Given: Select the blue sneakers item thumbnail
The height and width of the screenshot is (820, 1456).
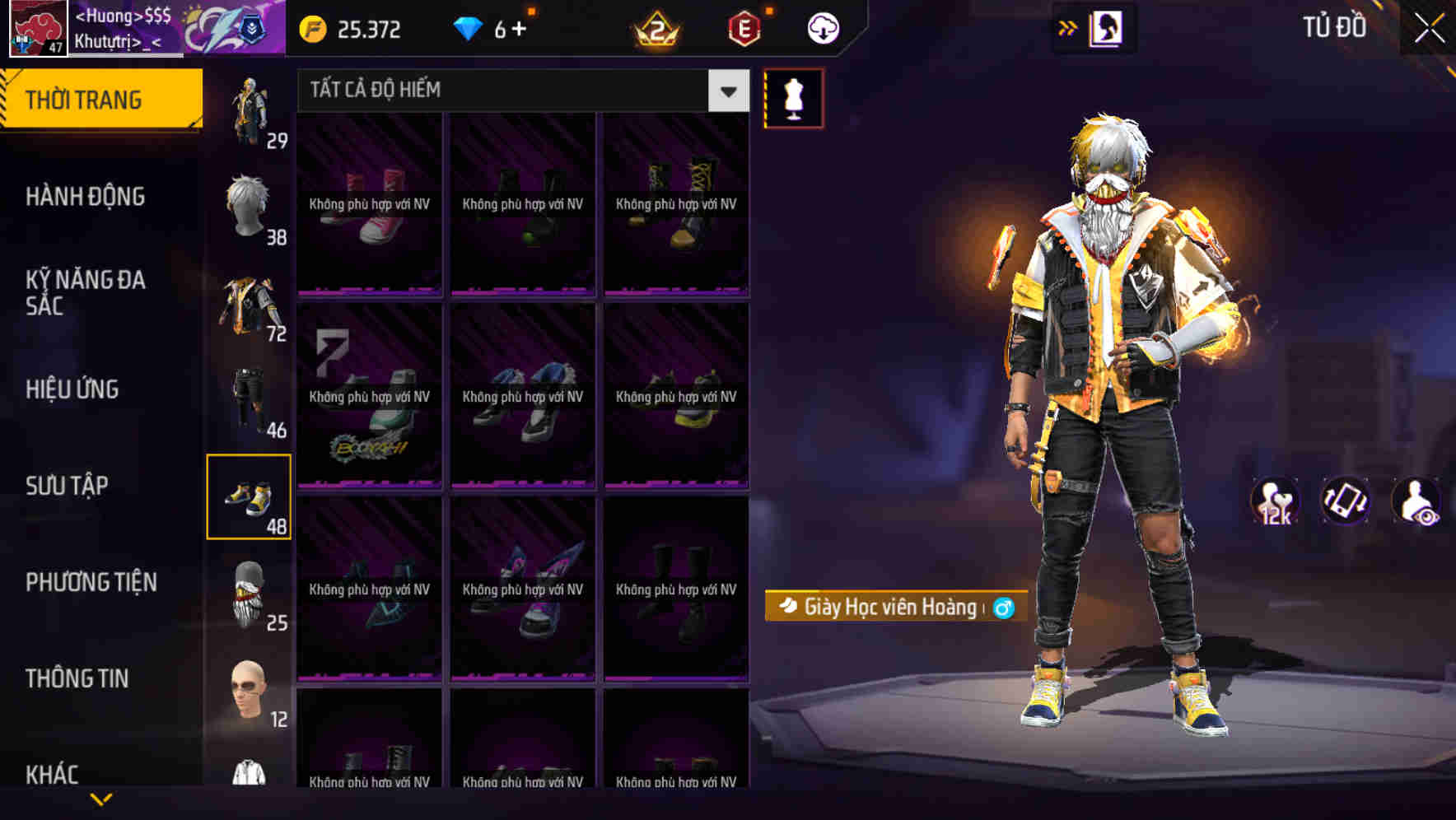Looking at the screenshot, I should pos(523,395).
